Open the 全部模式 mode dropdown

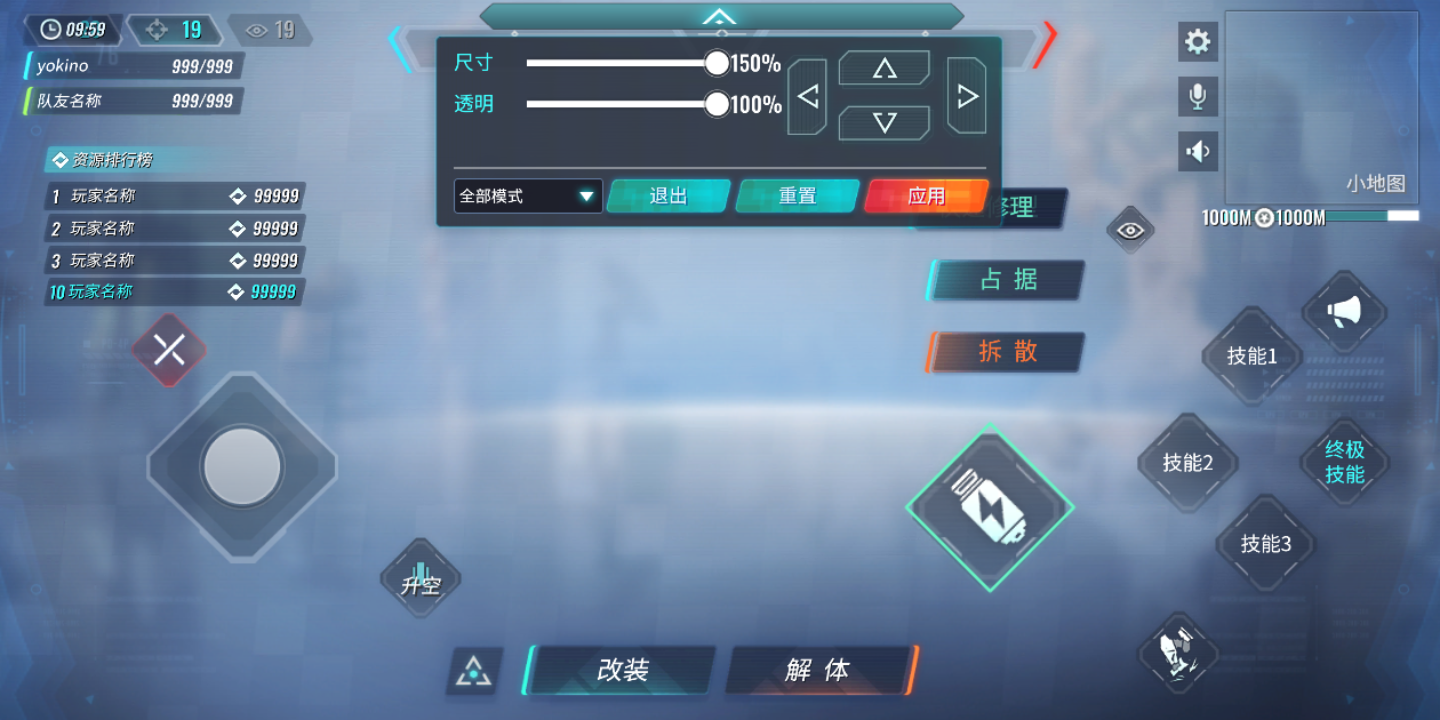tap(527, 196)
